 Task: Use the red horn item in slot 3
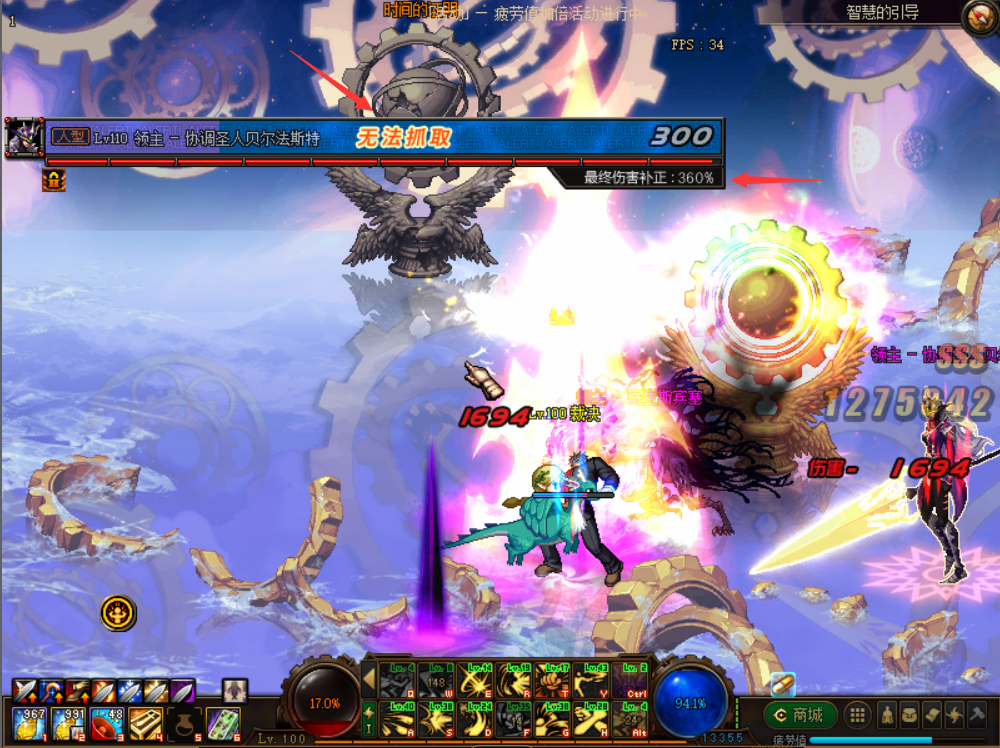coord(104,722)
